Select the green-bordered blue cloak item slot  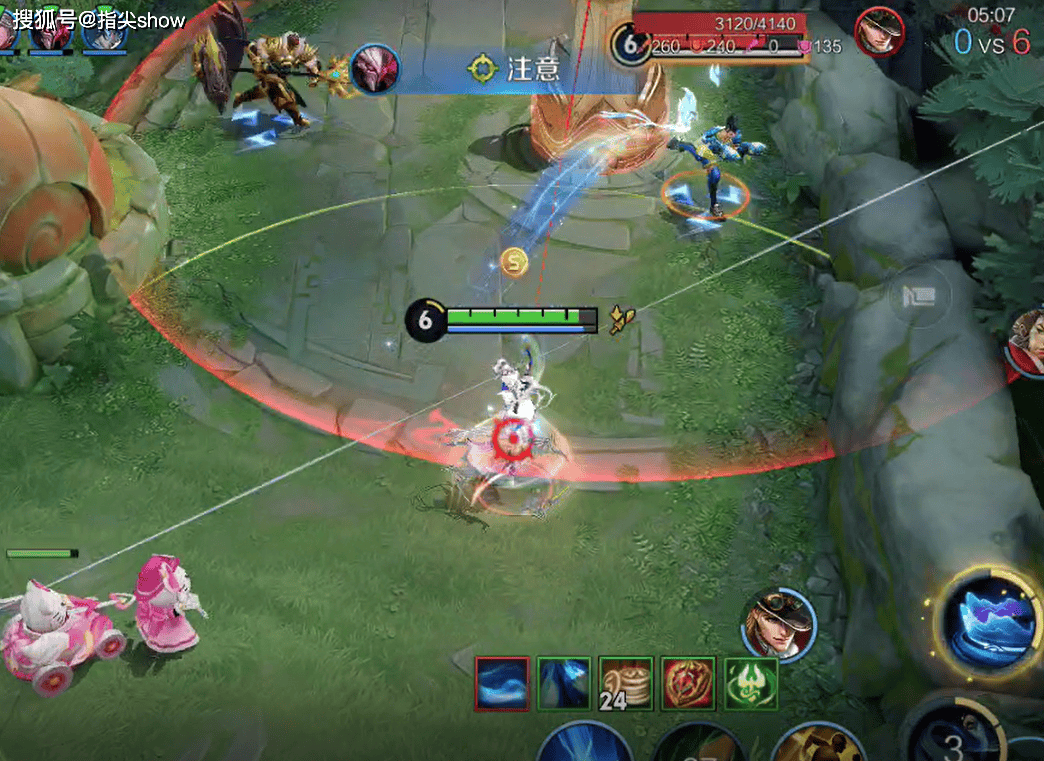[564, 684]
